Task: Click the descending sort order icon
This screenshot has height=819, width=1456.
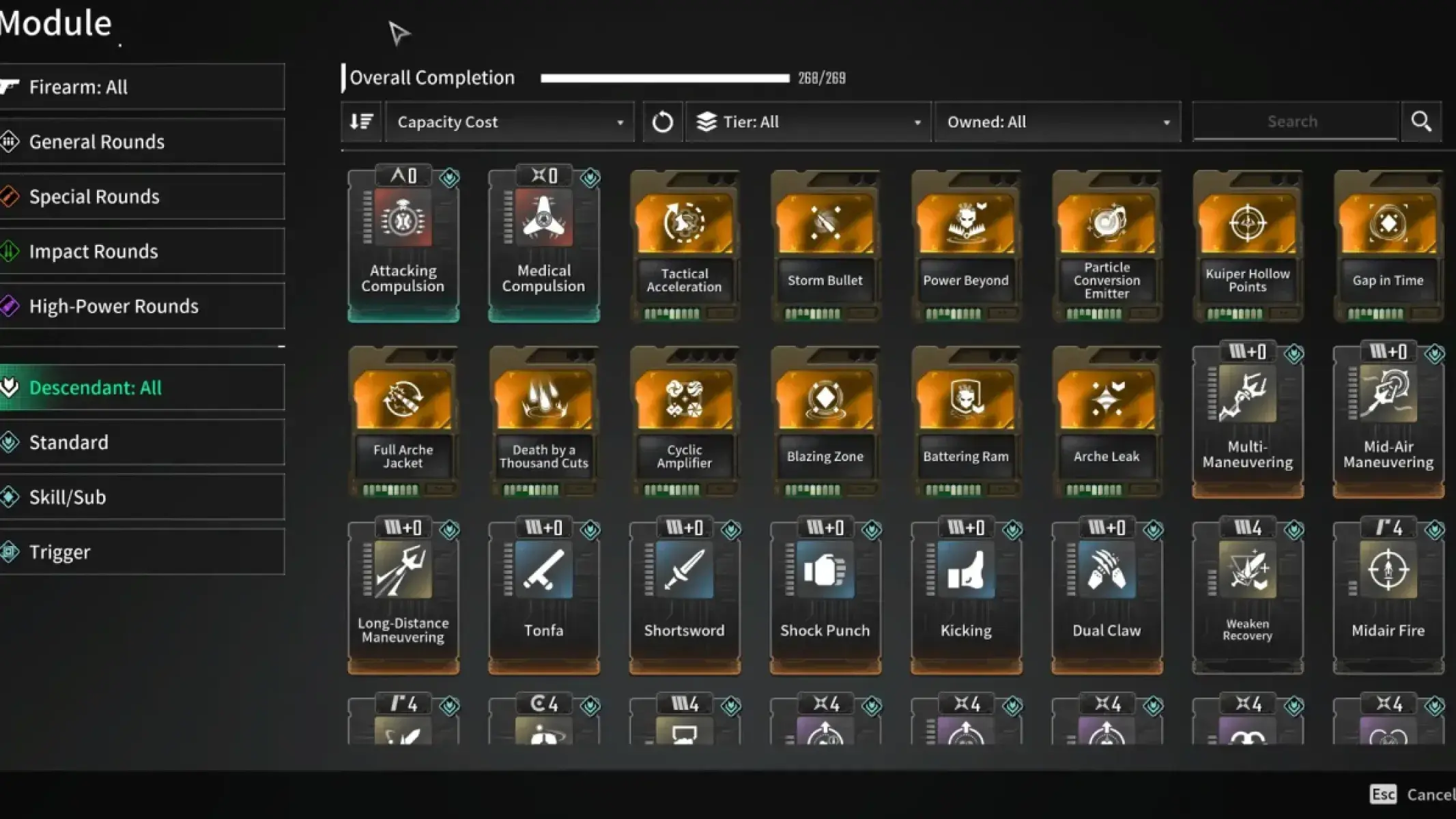Action: click(x=361, y=121)
